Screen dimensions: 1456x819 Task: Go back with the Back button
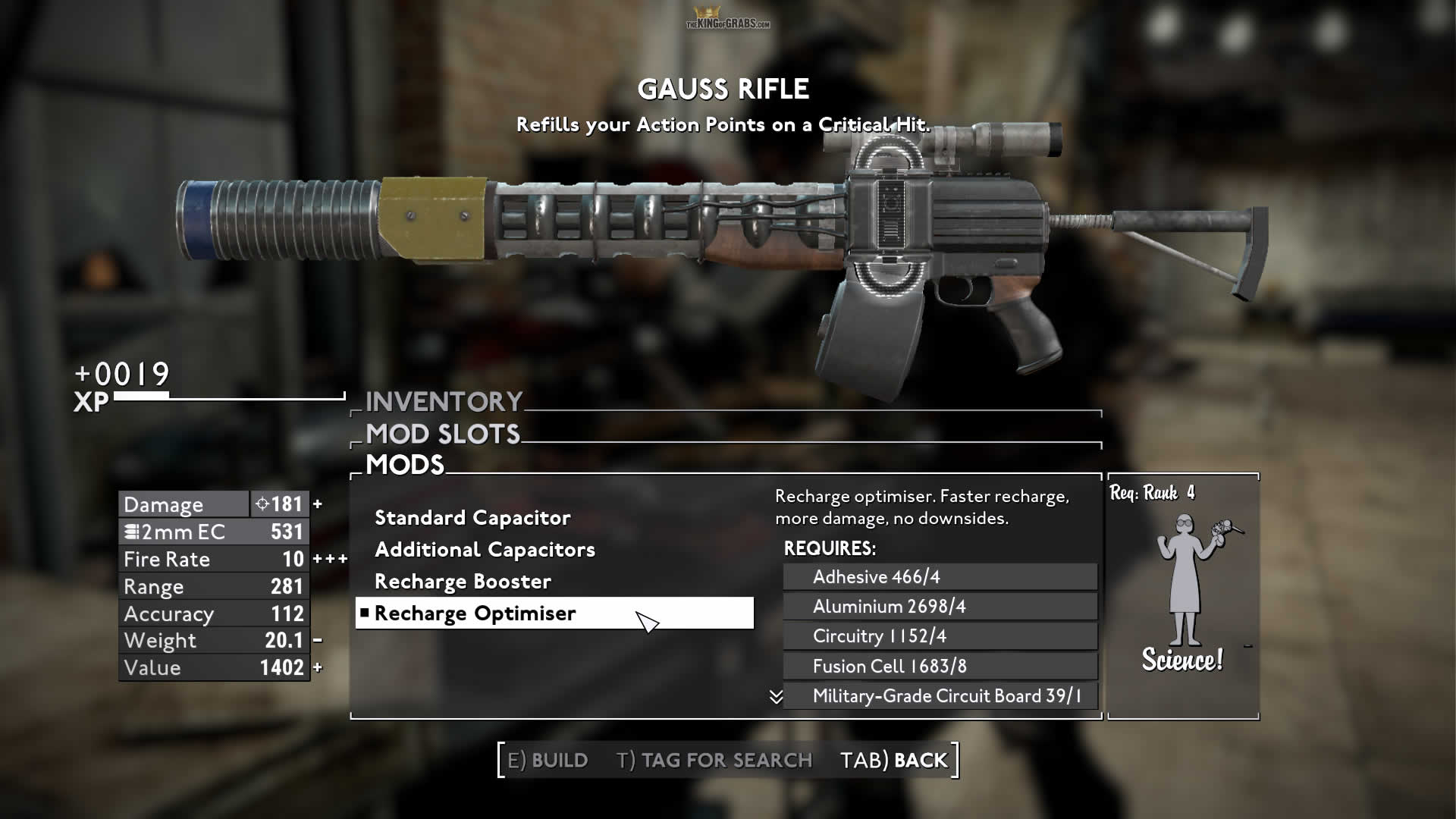click(x=894, y=760)
